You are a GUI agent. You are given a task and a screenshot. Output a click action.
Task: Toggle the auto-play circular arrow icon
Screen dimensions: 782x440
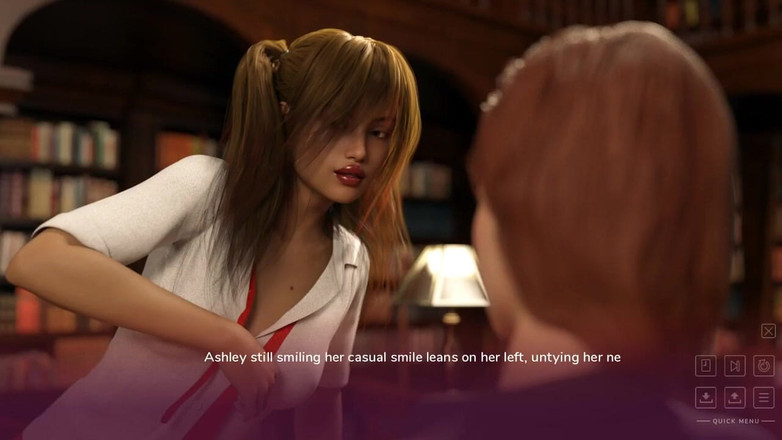(x=764, y=366)
